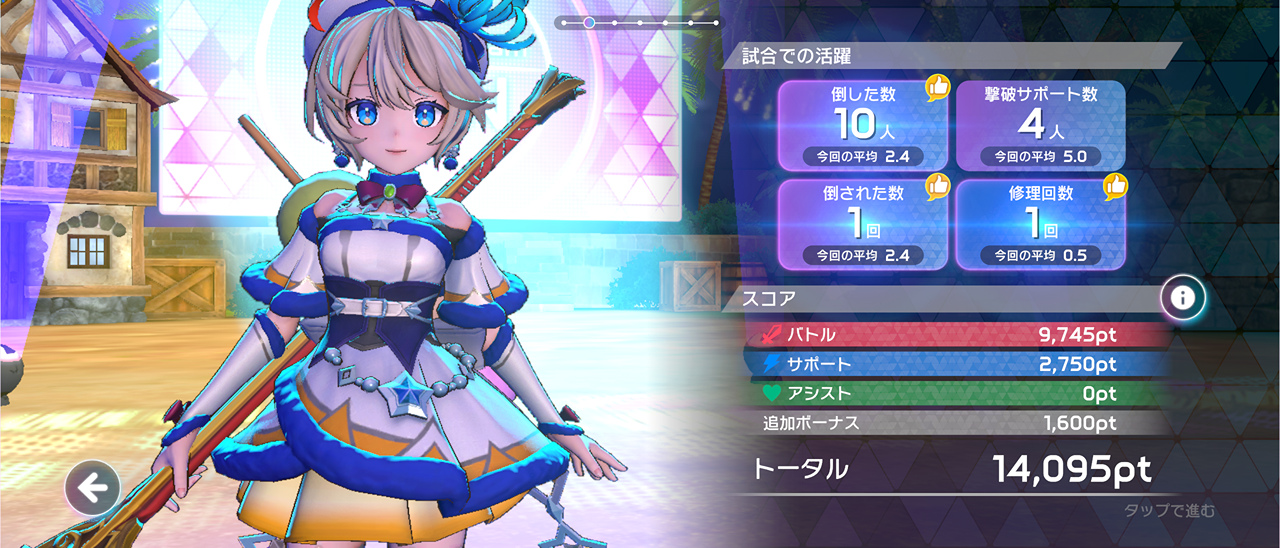Select the 撃破サポート数 stat panel
The image size is (1280, 548).
tap(1040, 125)
